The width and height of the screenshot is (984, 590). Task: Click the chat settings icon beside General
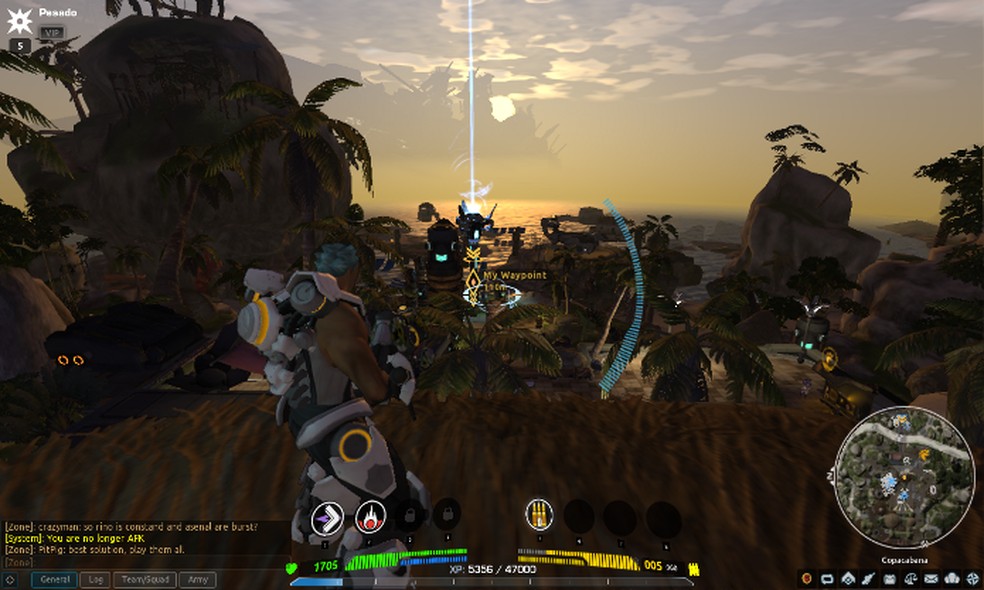10,579
